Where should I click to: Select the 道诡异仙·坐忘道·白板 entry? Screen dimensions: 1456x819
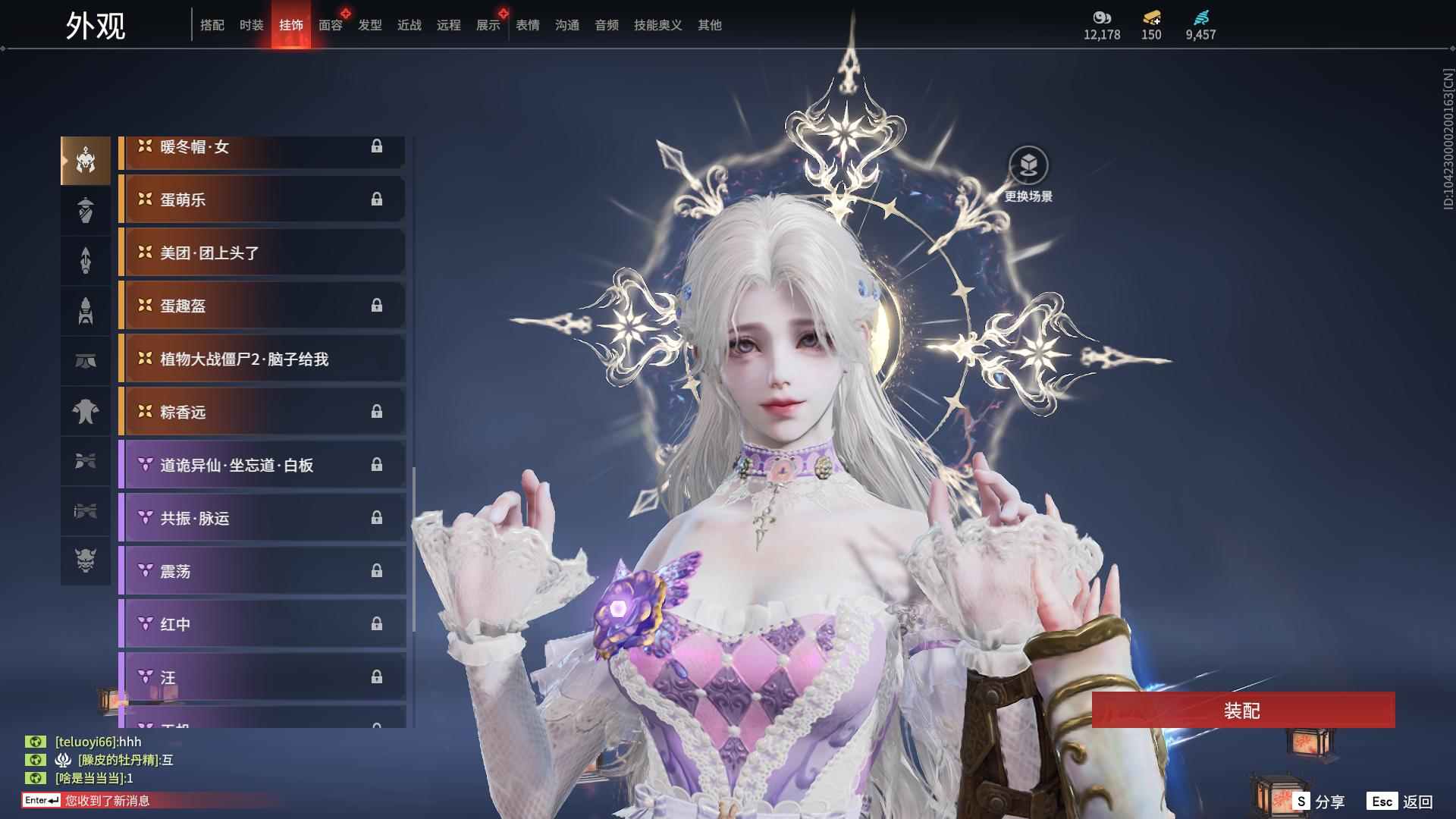tap(262, 465)
